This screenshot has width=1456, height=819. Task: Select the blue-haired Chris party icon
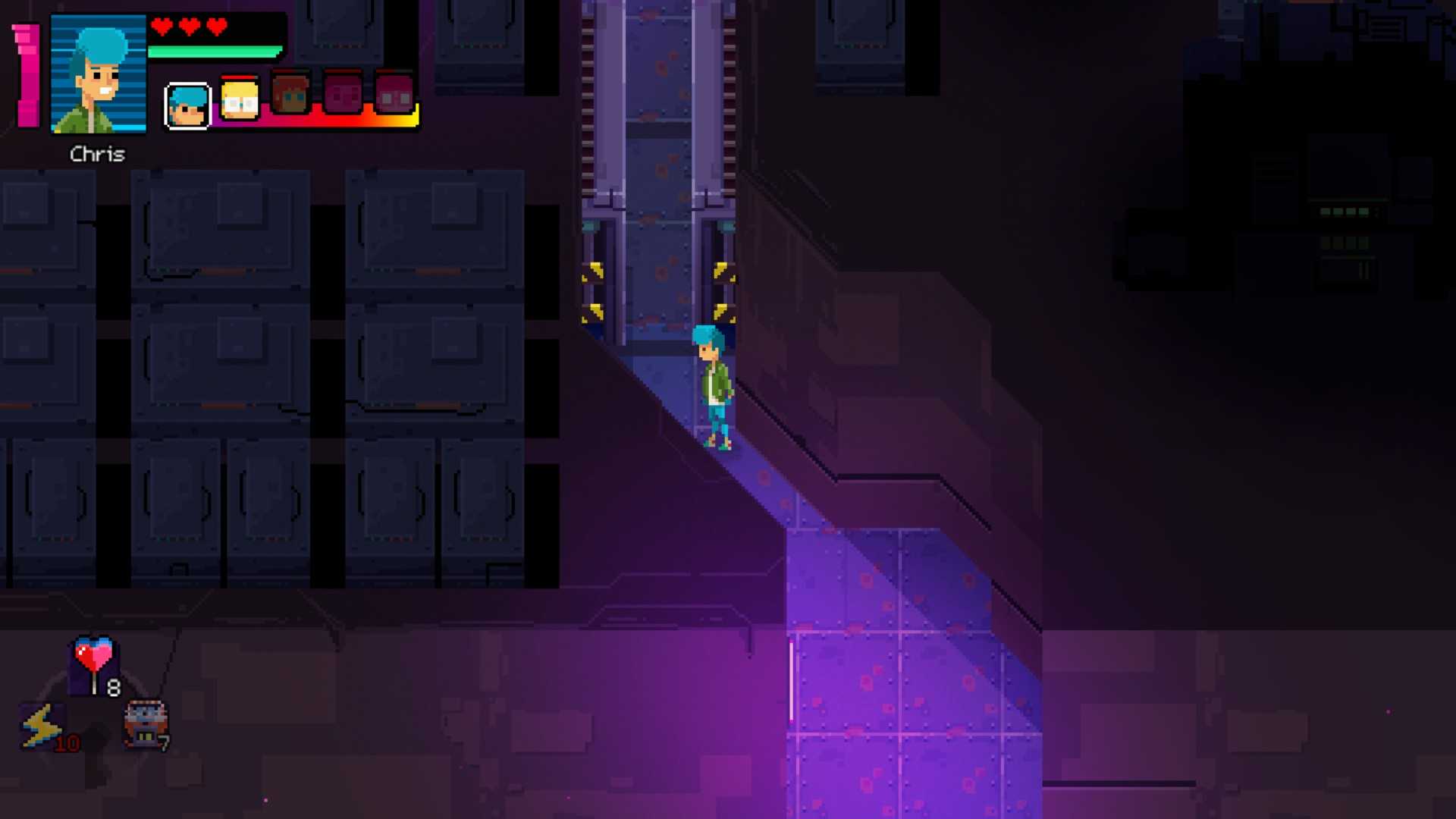[x=187, y=105]
